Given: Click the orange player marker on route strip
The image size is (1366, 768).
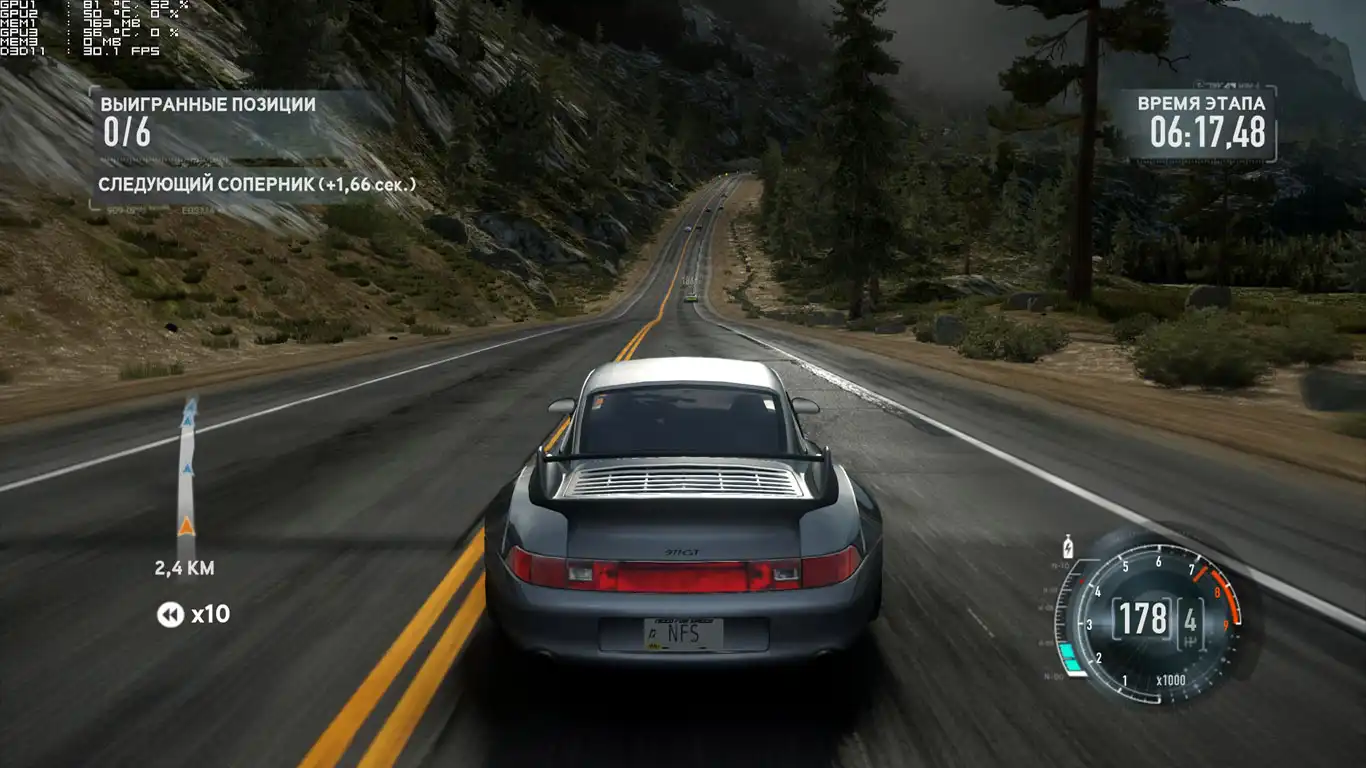Looking at the screenshot, I should [186, 527].
